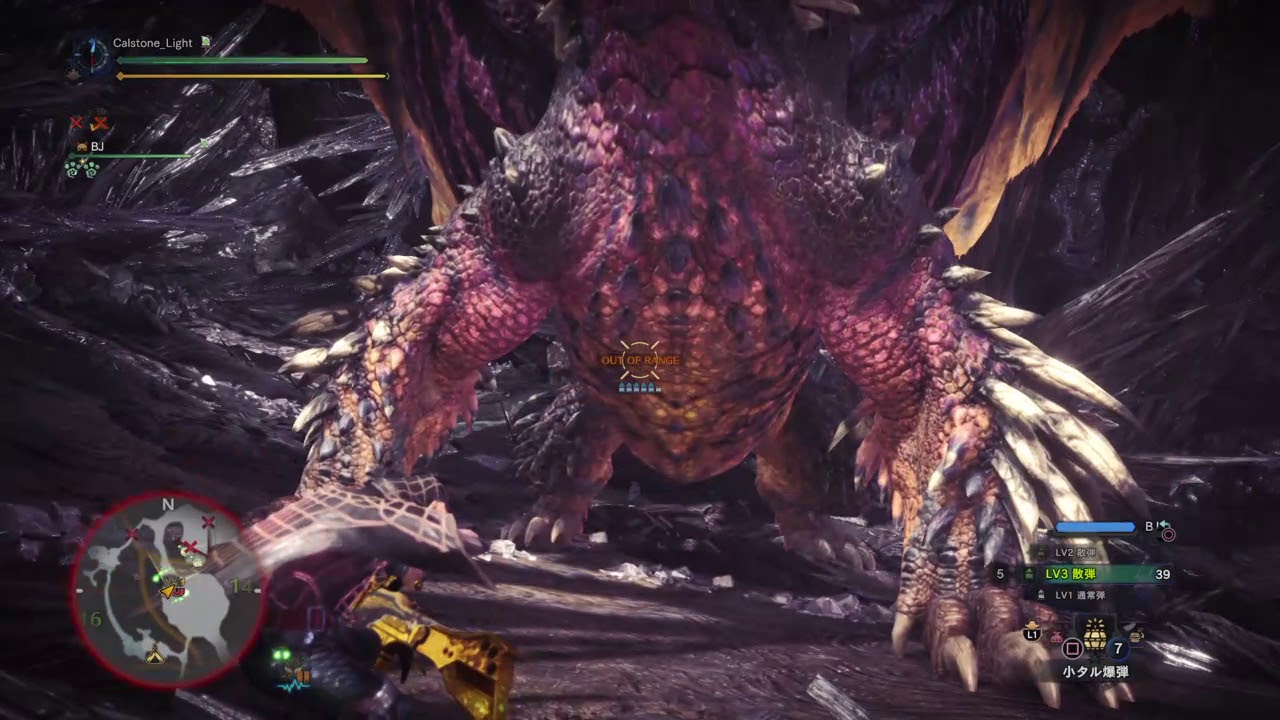The width and height of the screenshot is (1280, 720).
Task: Click the campsite tent icon on the minimap
Action: pos(154,657)
